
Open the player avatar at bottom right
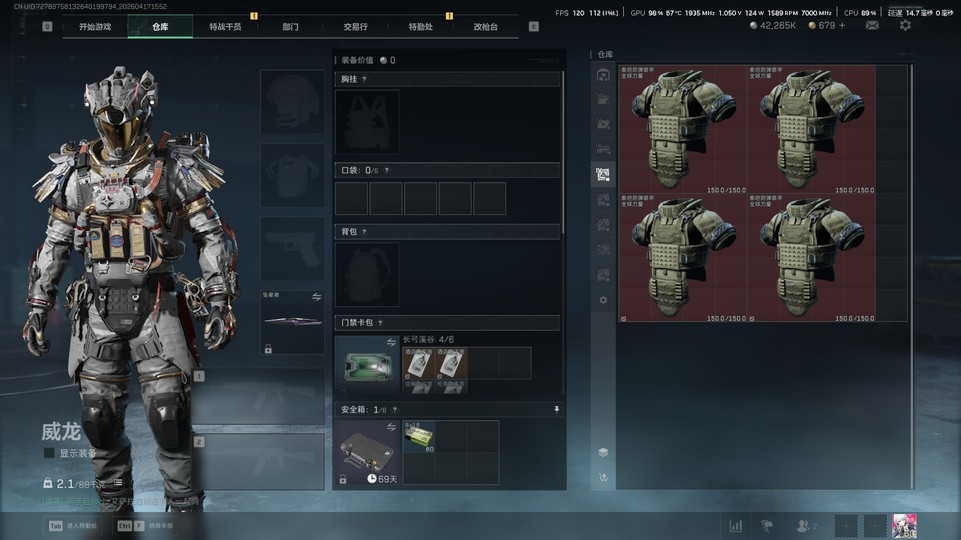905,526
